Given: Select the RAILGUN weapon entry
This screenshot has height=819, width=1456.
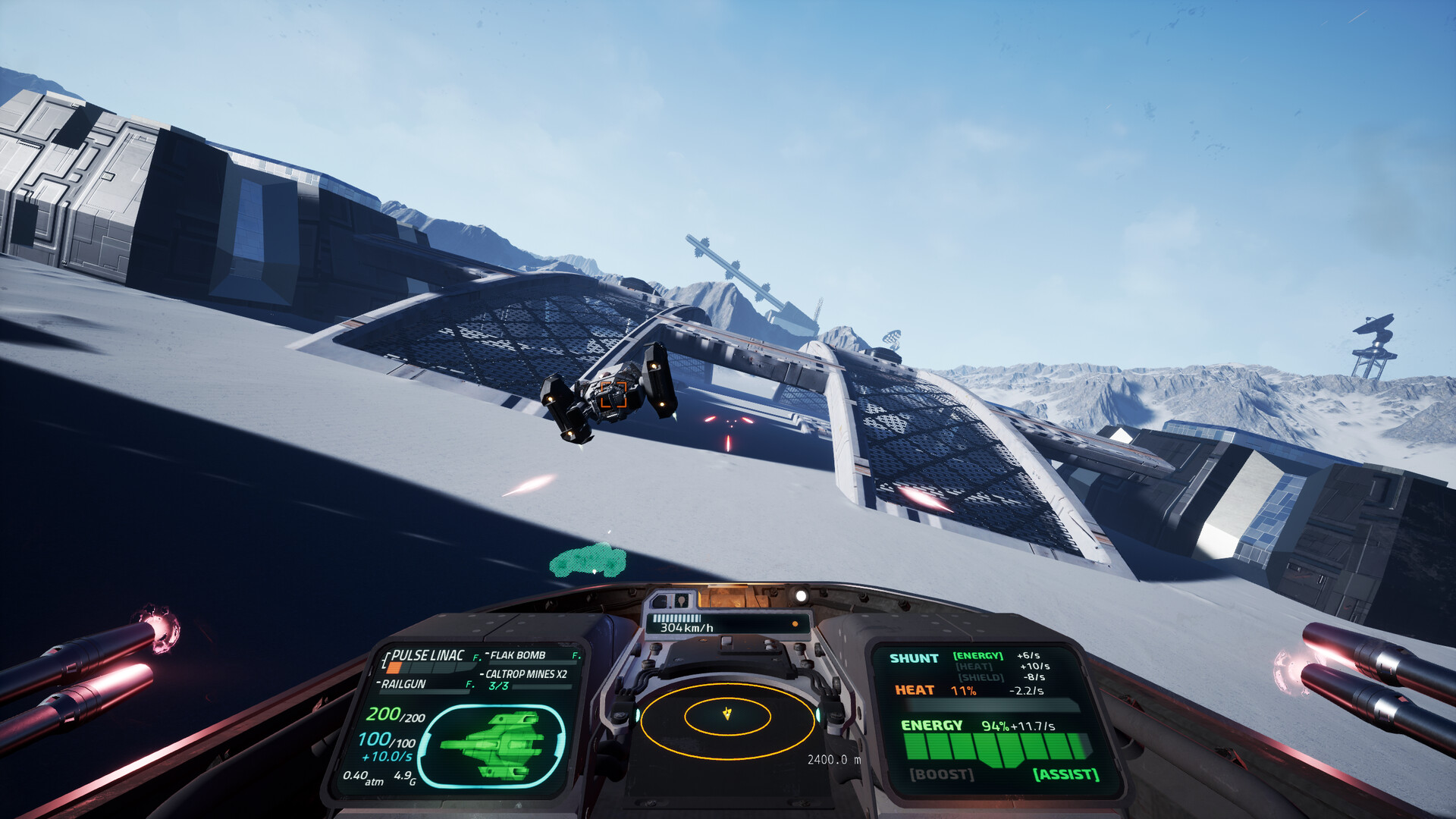Looking at the screenshot, I should pos(403,683).
